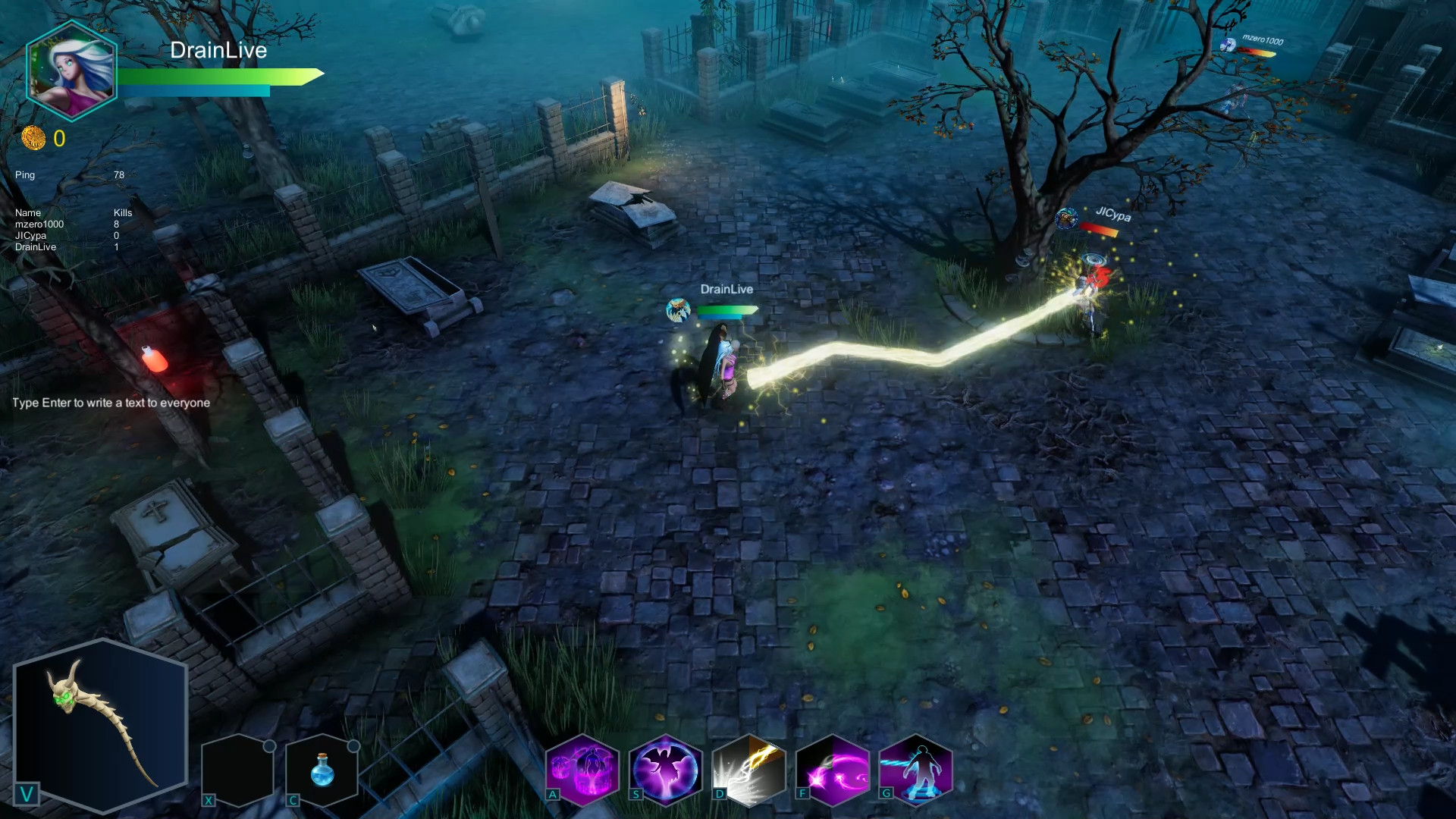Activate the purple flame cage ability
The height and width of the screenshot is (819, 1456).
[582, 769]
